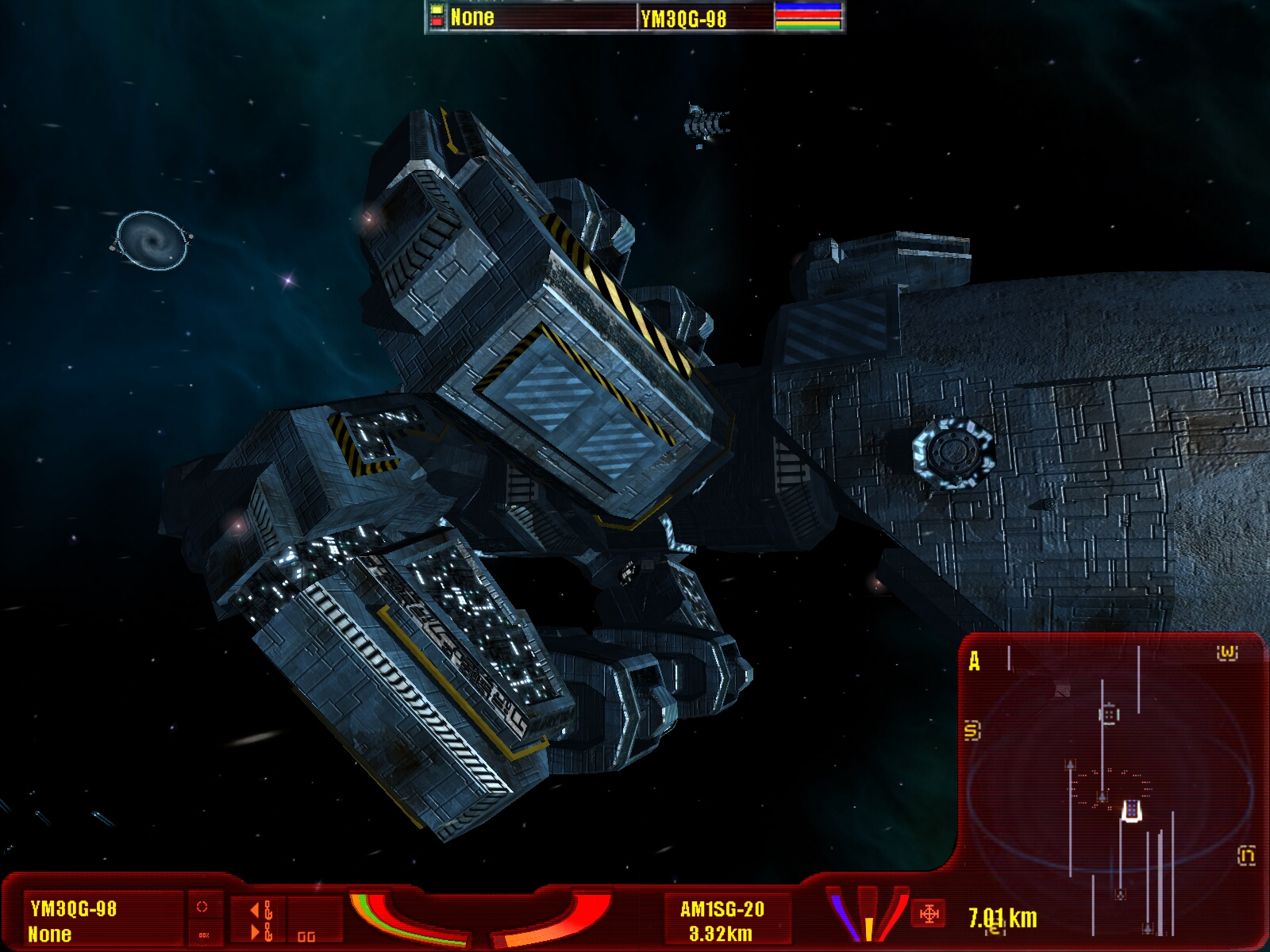Cycle to next item with right arrow

tap(256, 931)
